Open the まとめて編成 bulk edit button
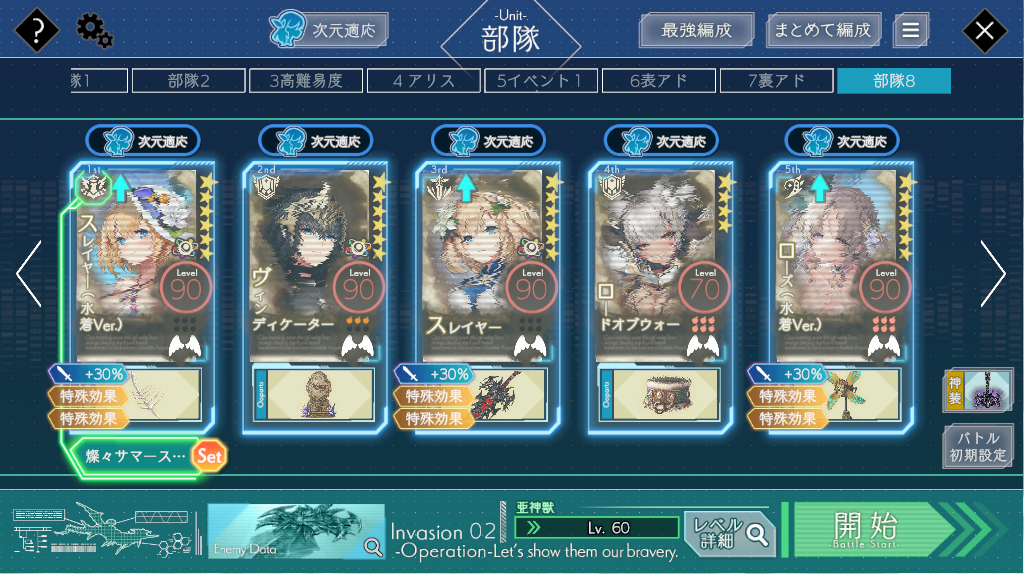1024x574 pixels. [824, 30]
